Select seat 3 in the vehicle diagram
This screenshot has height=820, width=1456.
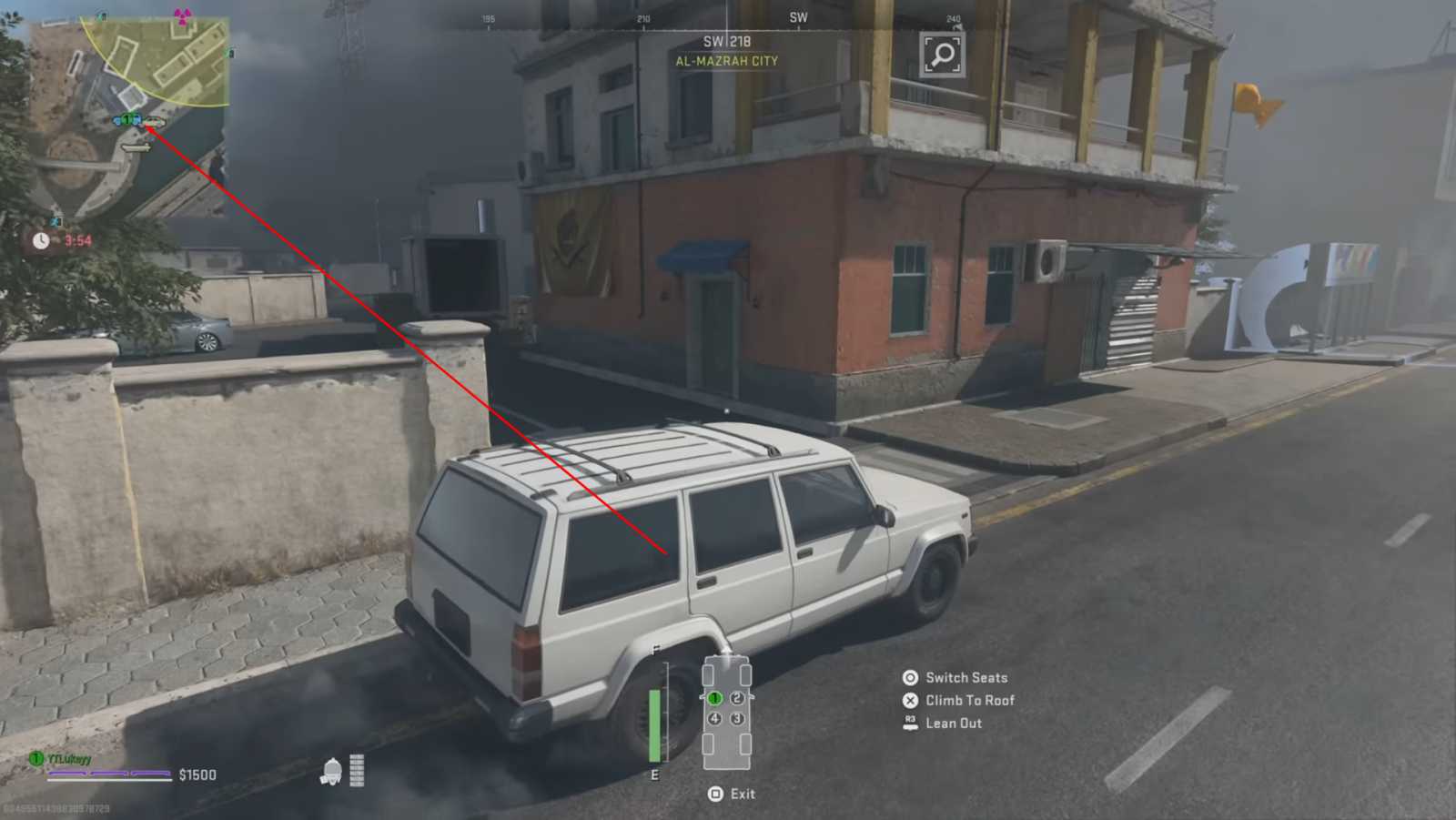coord(737,719)
